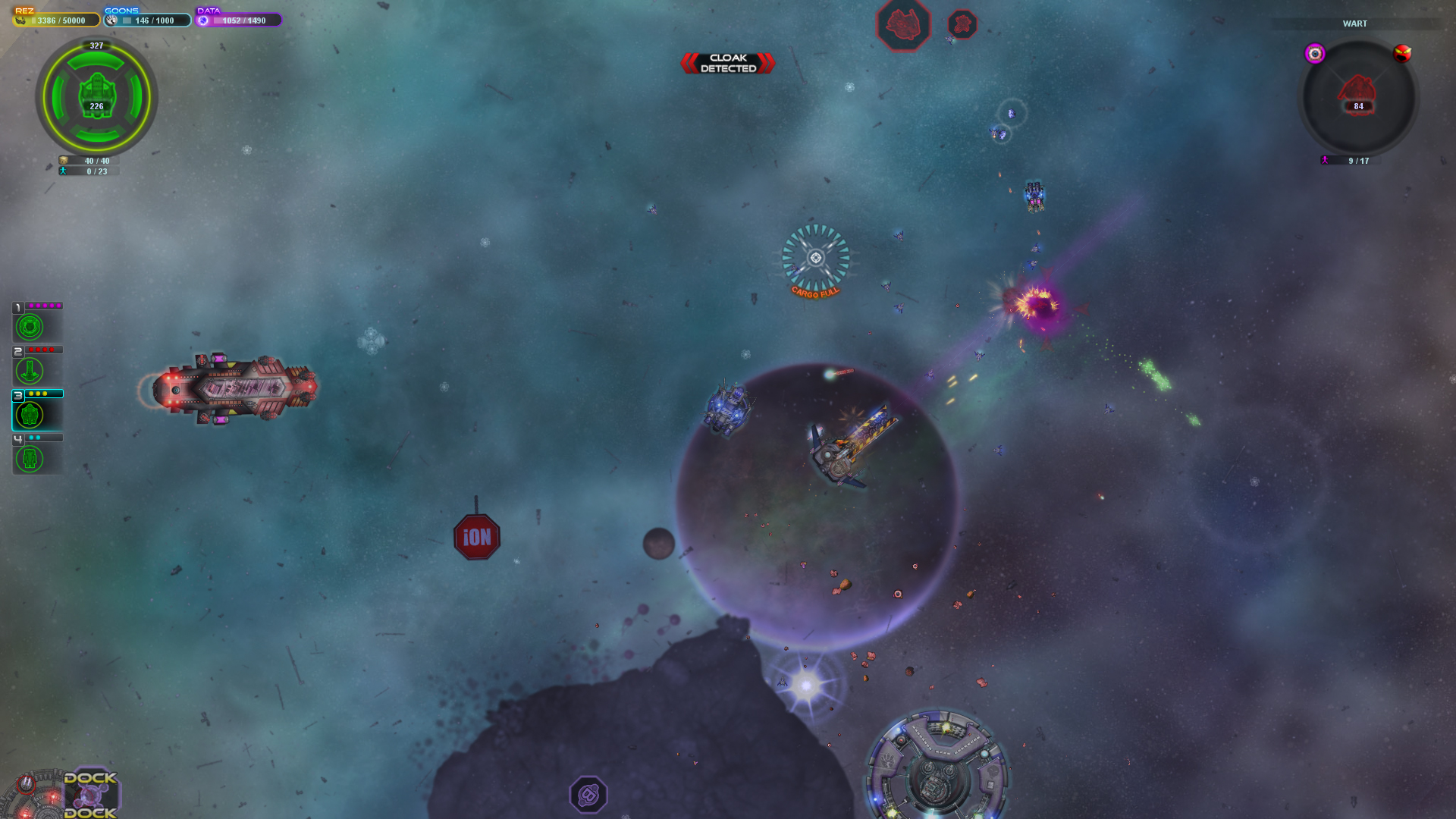Click the DATA orb icon
Image resolution: width=1456 pixels, height=819 pixels.
202,20
